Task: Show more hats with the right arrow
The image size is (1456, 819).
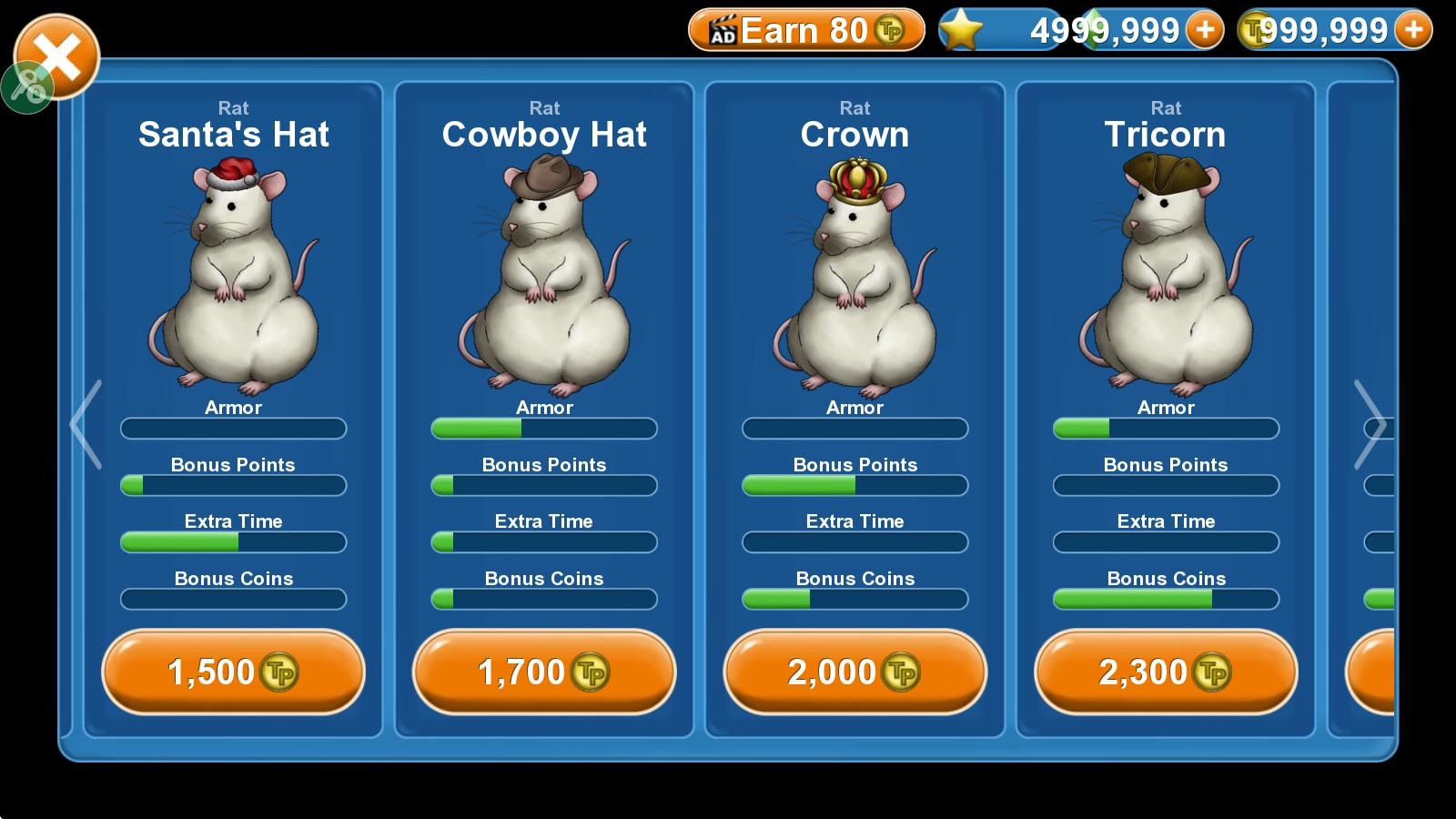Action: point(1370,424)
